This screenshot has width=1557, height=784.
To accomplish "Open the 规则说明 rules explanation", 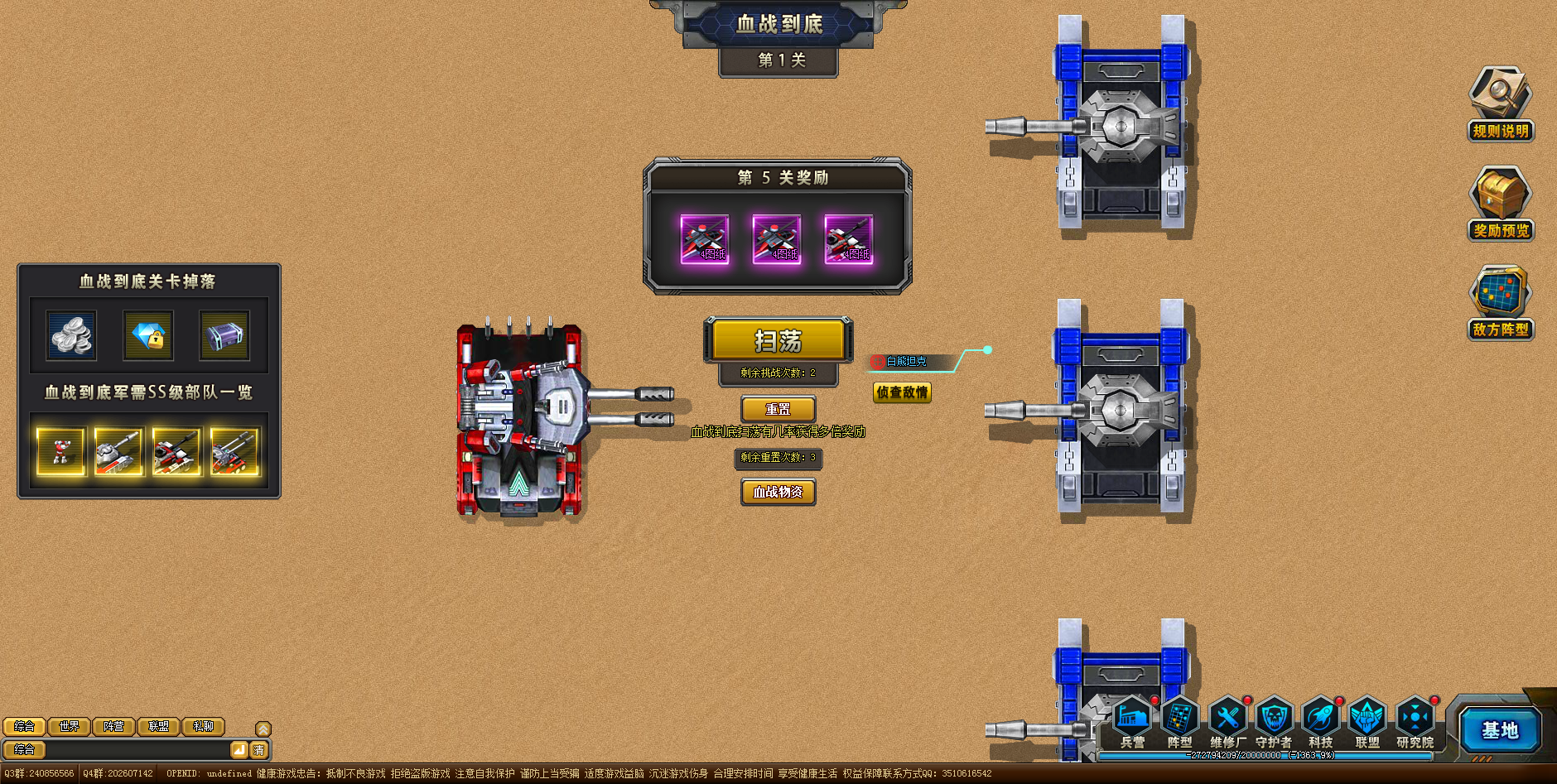I will point(1500,103).
